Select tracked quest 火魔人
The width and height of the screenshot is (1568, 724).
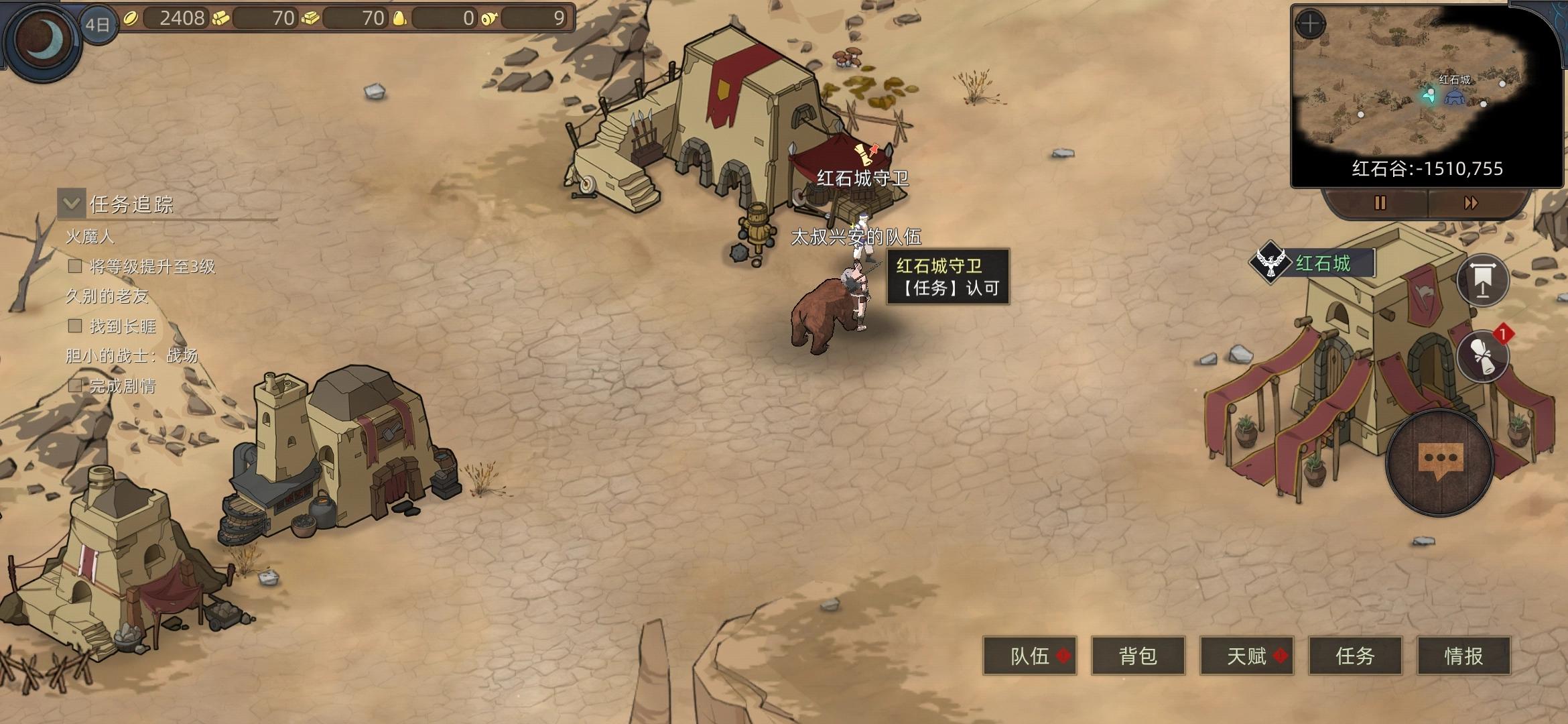point(90,237)
